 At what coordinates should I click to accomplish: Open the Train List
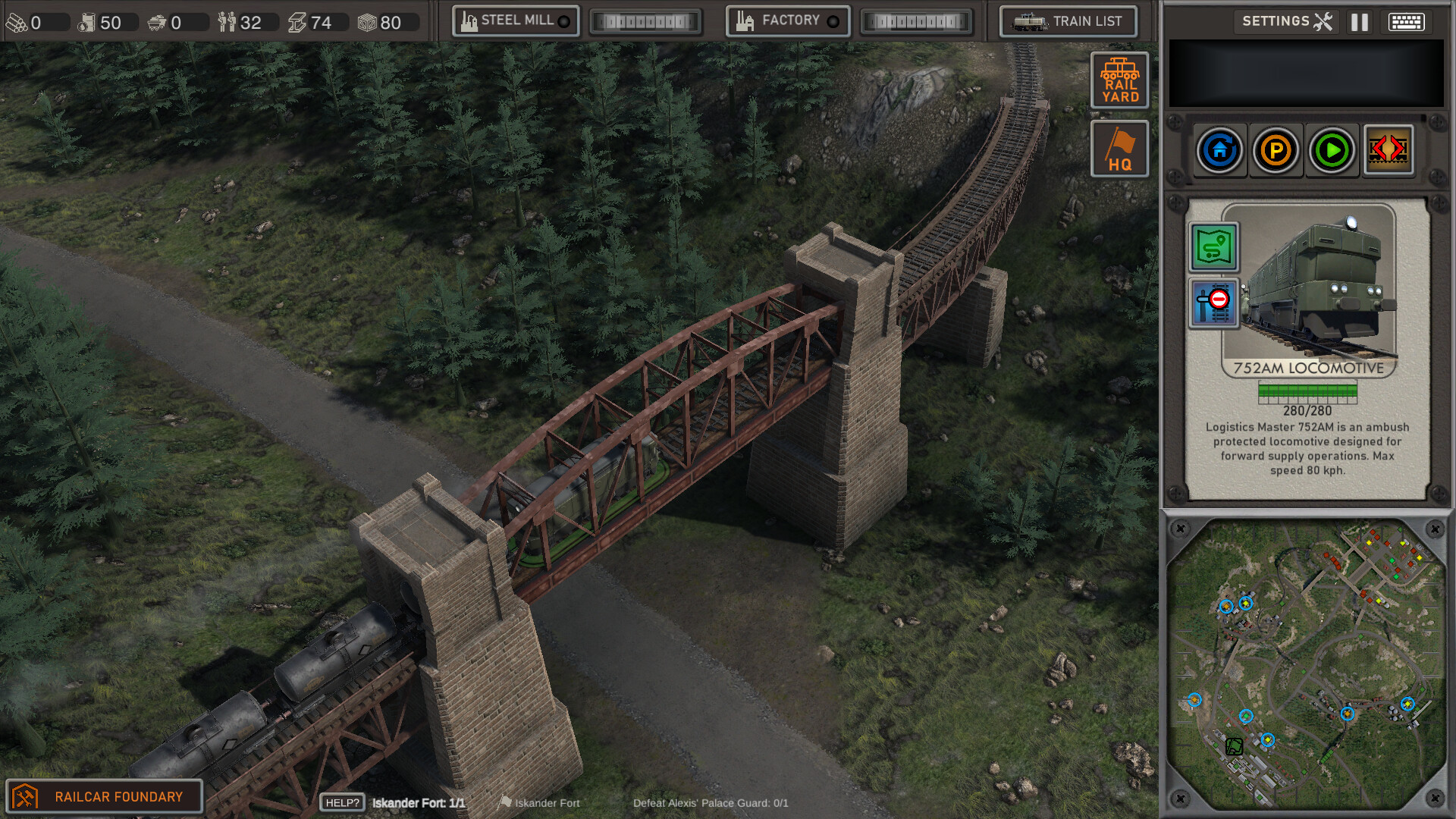click(x=1068, y=21)
